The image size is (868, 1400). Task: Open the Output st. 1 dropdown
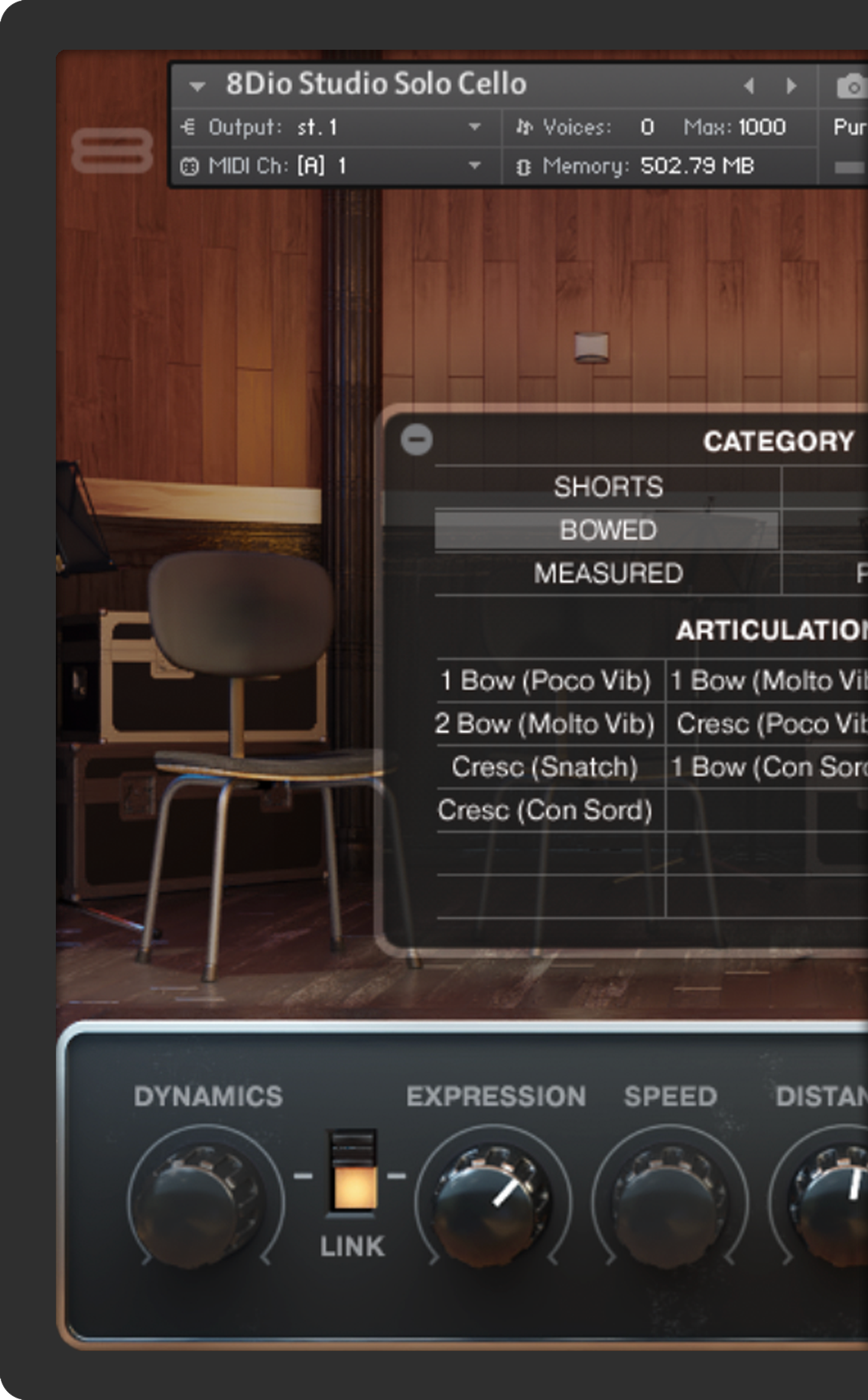(x=474, y=127)
